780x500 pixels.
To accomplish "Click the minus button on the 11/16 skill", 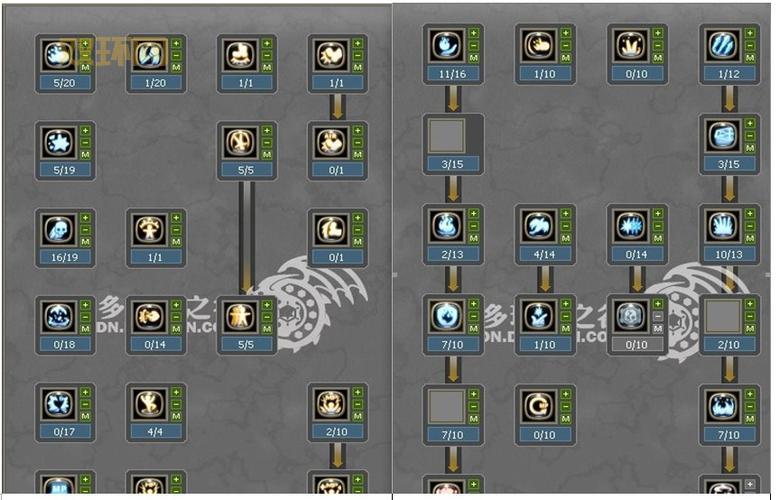I will point(472,45).
